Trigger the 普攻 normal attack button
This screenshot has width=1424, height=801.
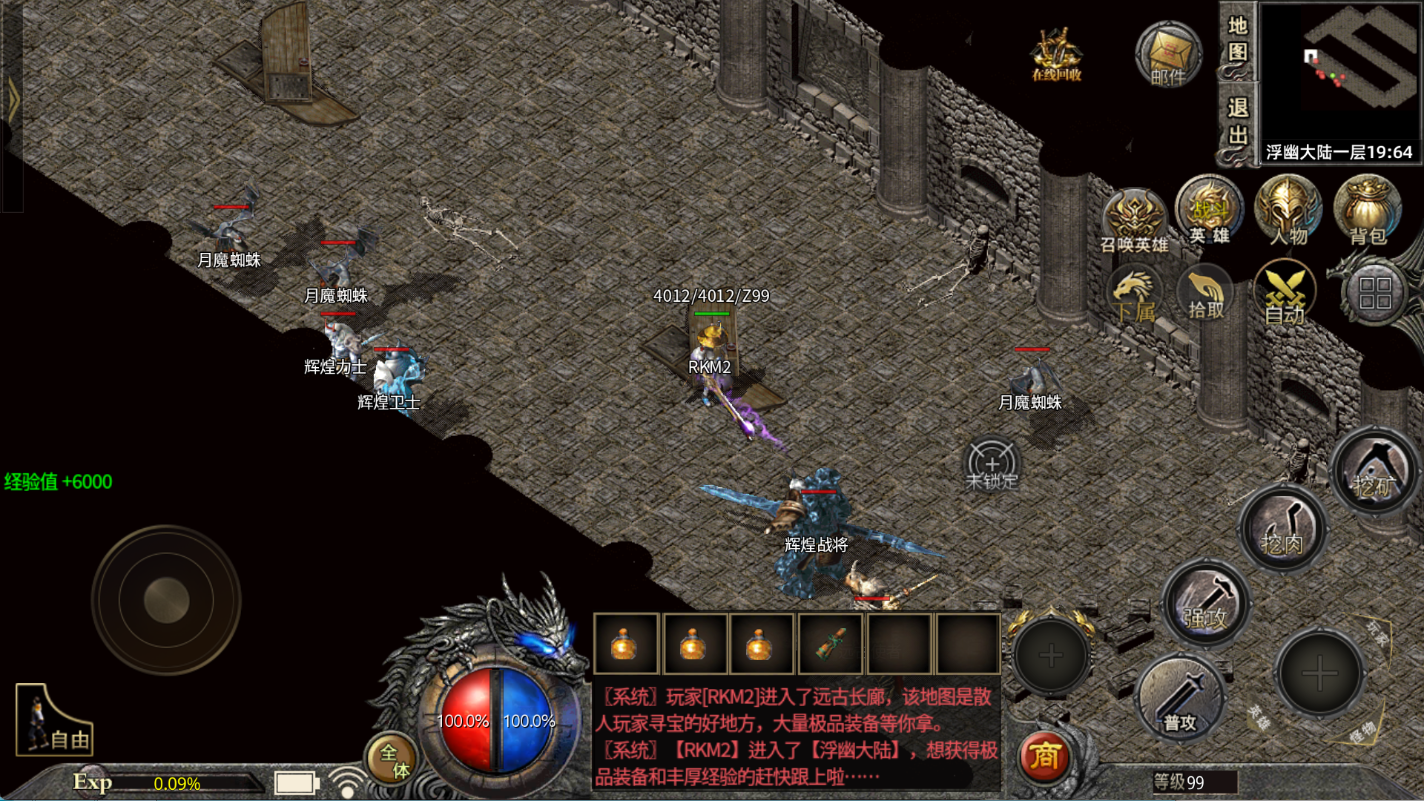pos(1180,697)
